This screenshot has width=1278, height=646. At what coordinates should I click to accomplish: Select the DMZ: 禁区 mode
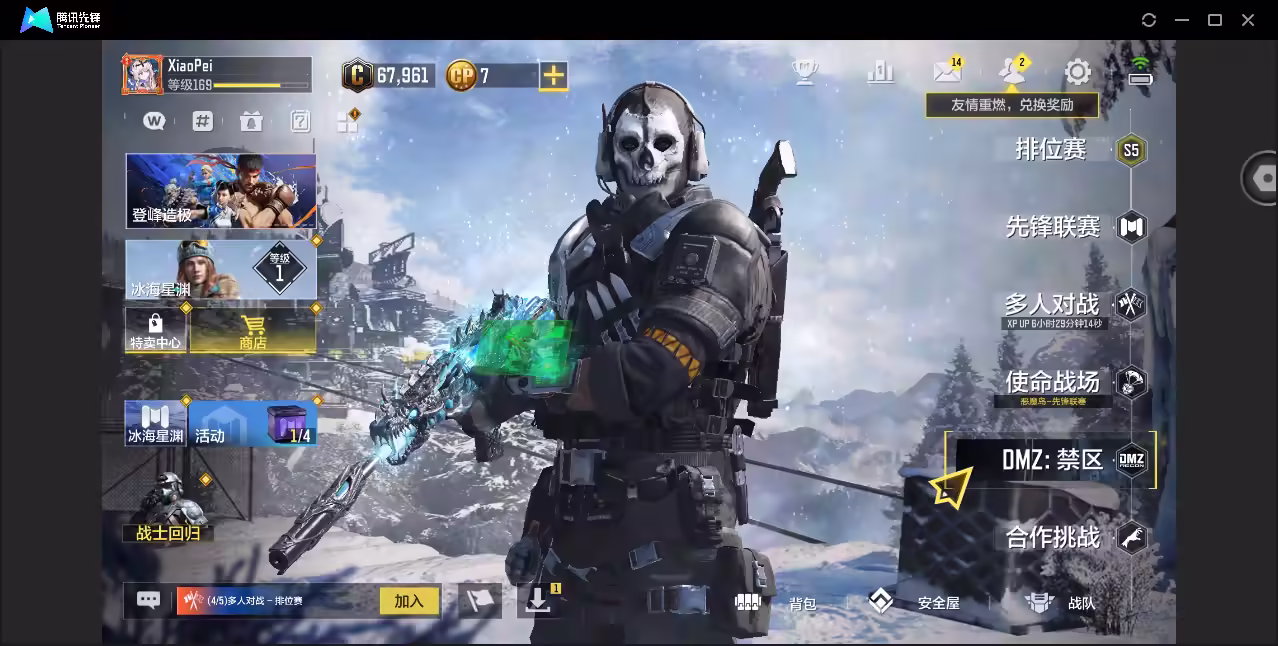click(x=1053, y=460)
